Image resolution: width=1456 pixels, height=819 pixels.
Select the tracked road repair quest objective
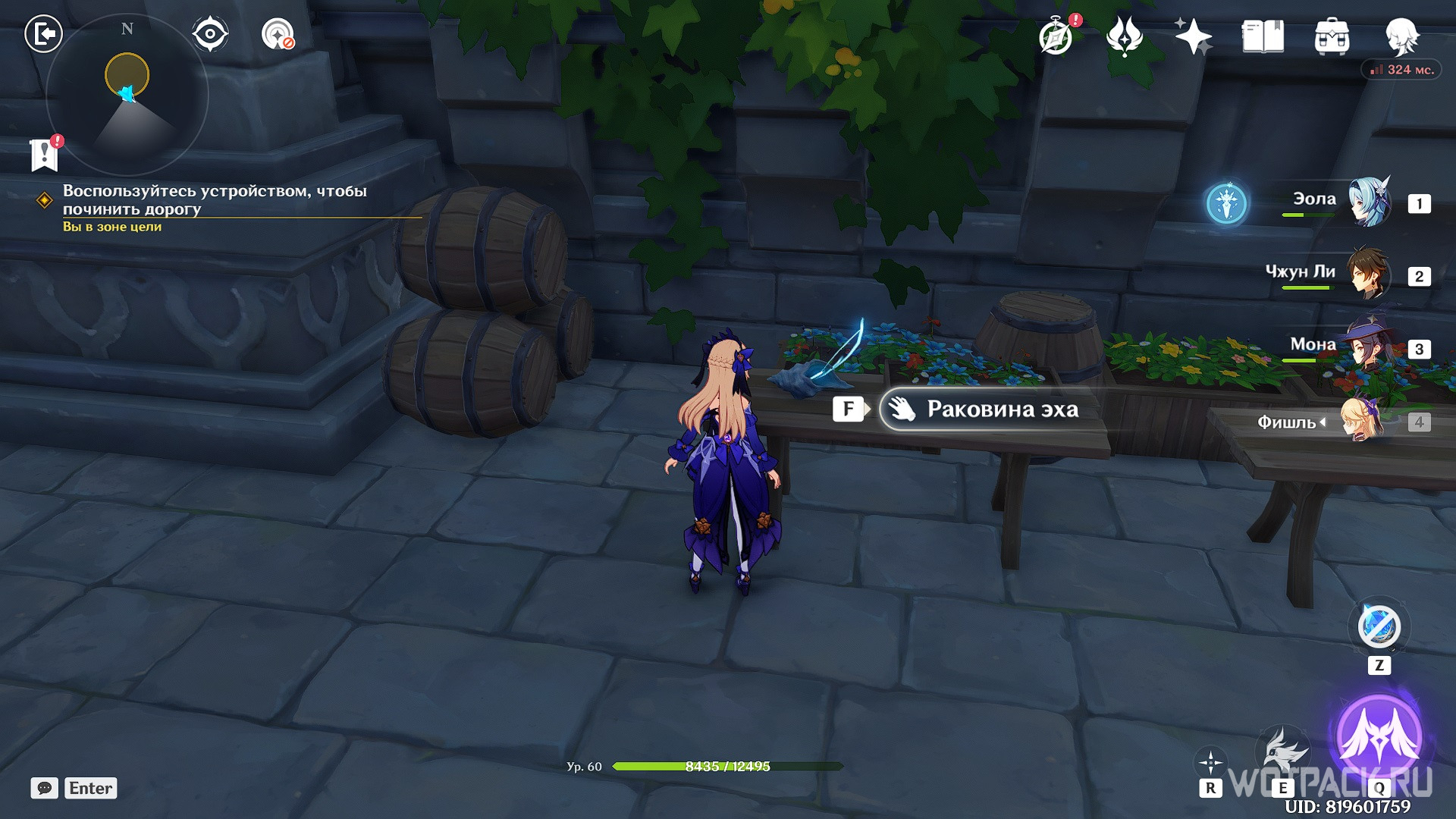click(215, 200)
